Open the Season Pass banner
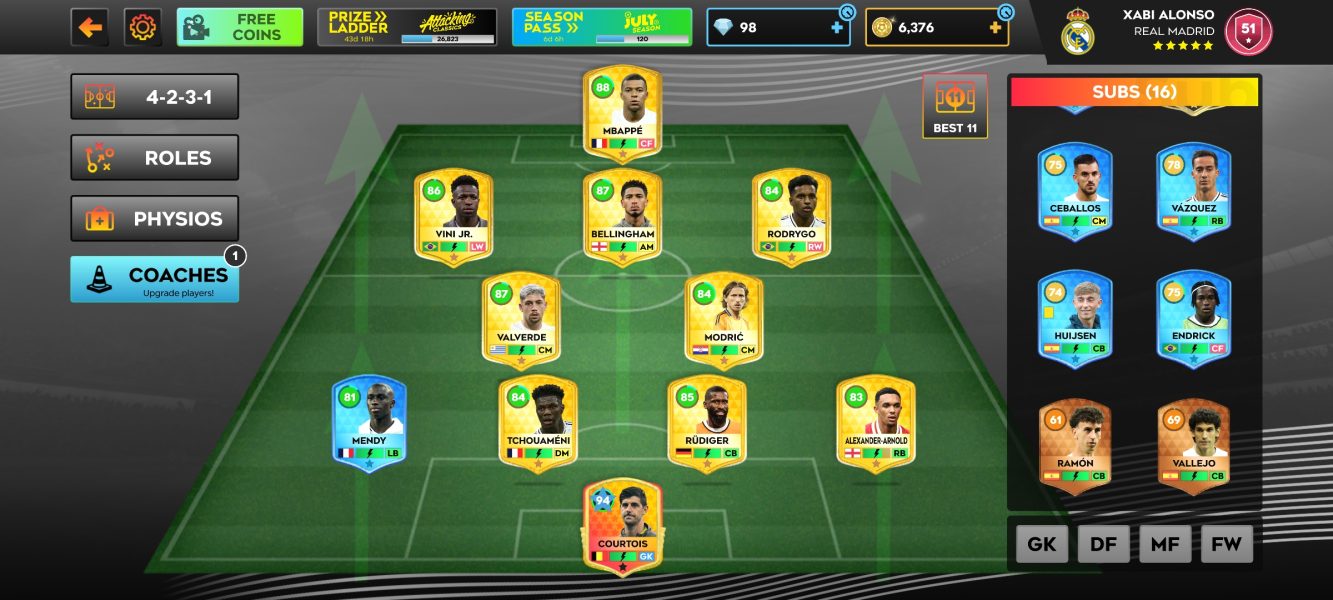1333x600 pixels. point(601,27)
